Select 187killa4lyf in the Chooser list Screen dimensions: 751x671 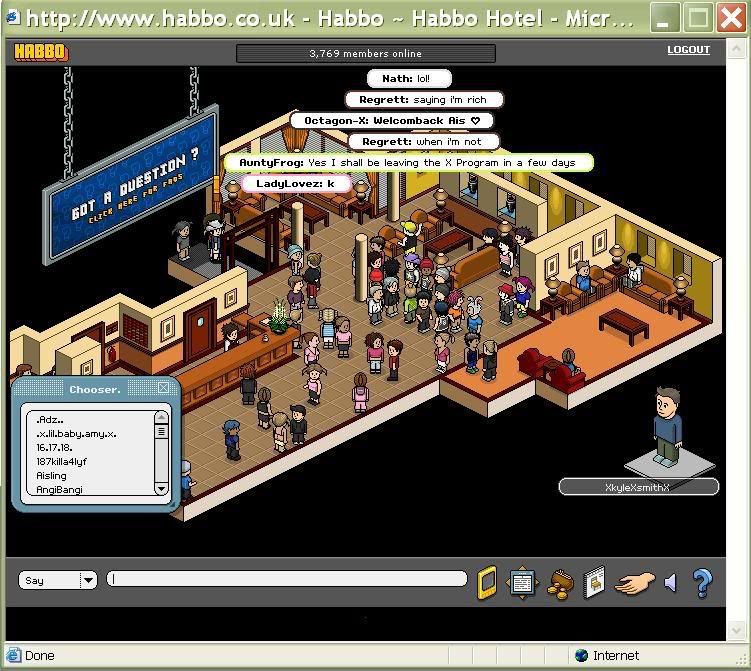[61, 462]
